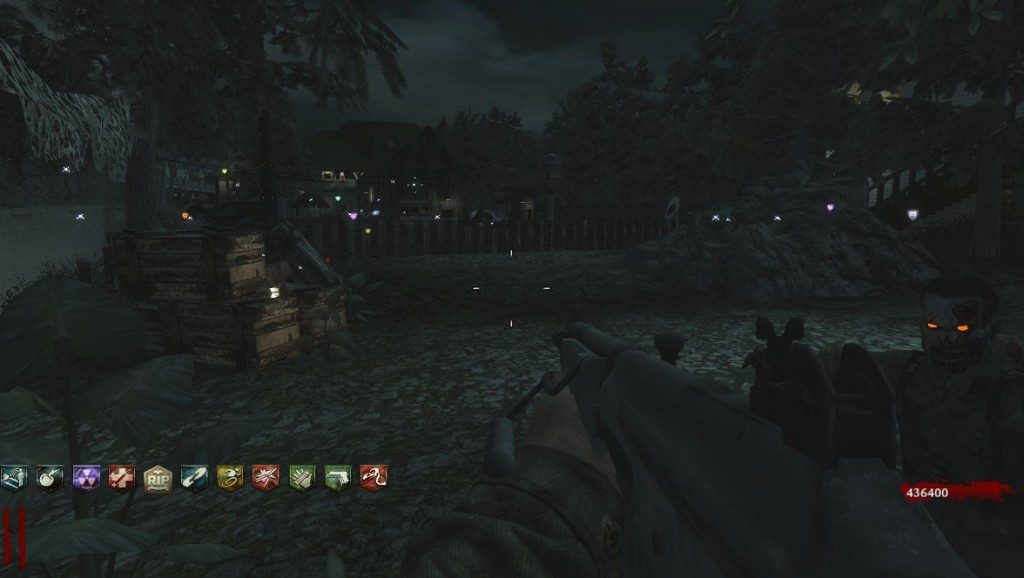Click the red snake-like perk icon

coord(373,477)
